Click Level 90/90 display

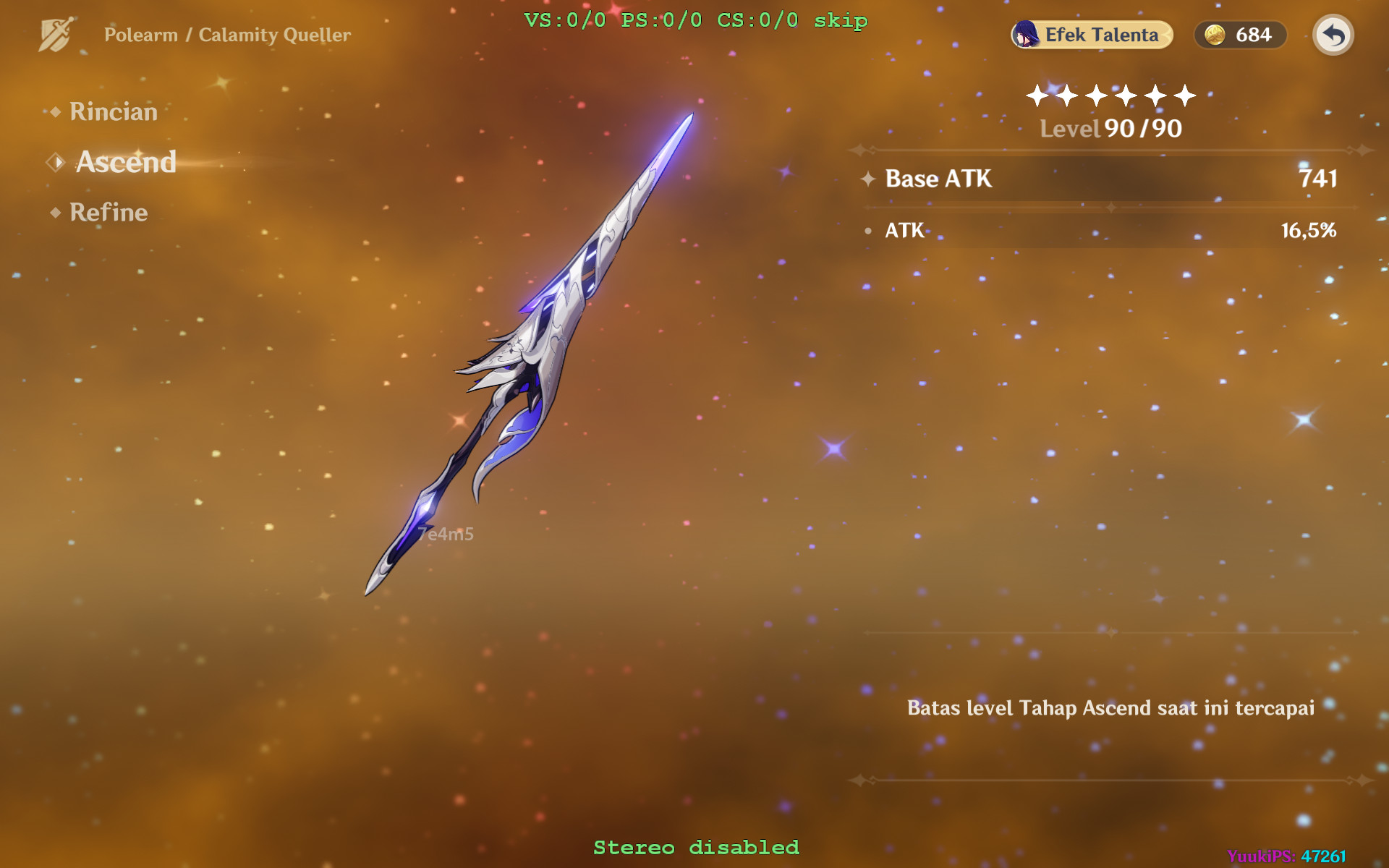pos(1109,129)
